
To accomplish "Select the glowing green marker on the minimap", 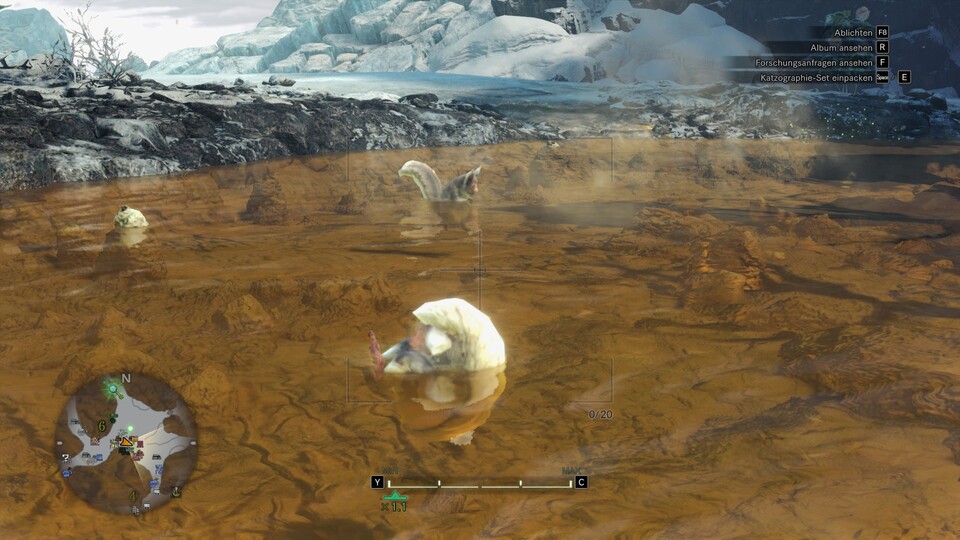I will (x=112, y=387).
